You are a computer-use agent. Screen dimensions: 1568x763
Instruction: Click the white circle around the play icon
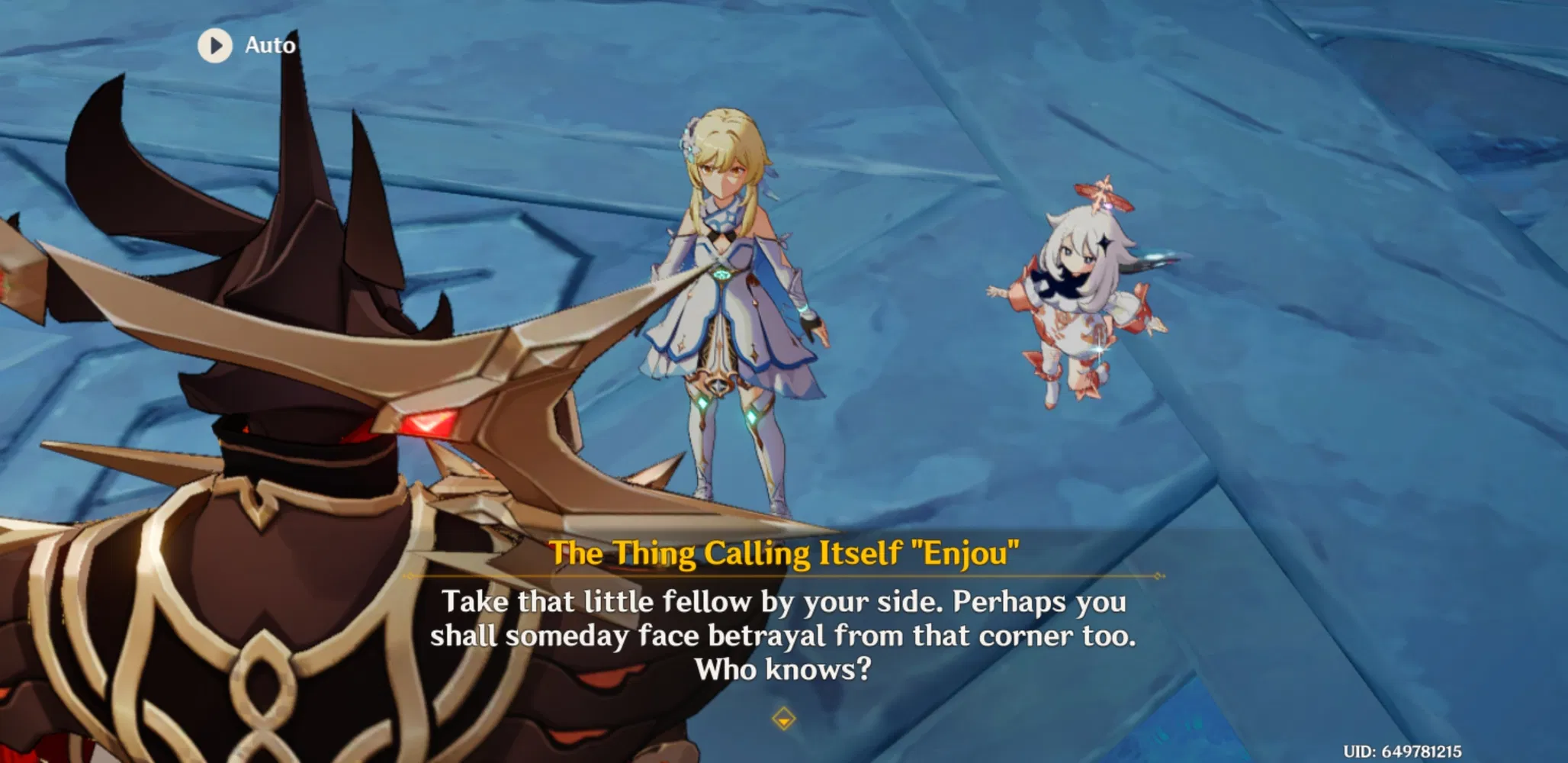click(217, 45)
